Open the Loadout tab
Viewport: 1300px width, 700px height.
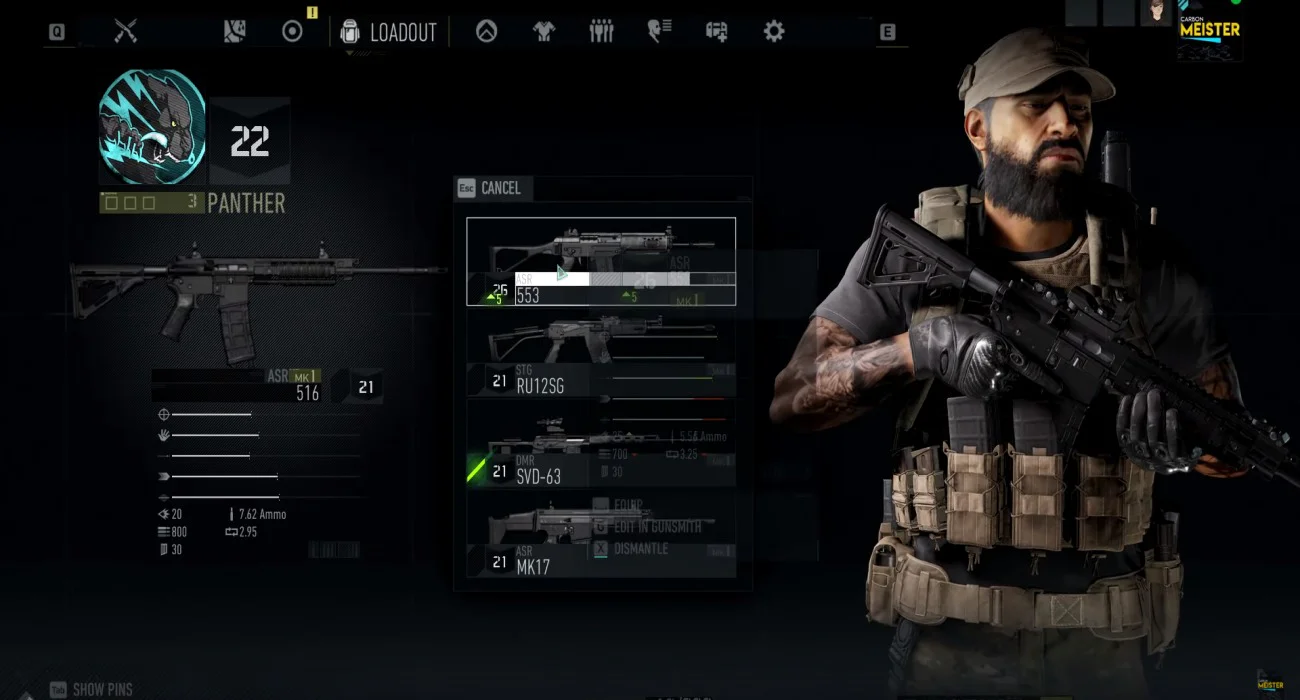[392, 32]
